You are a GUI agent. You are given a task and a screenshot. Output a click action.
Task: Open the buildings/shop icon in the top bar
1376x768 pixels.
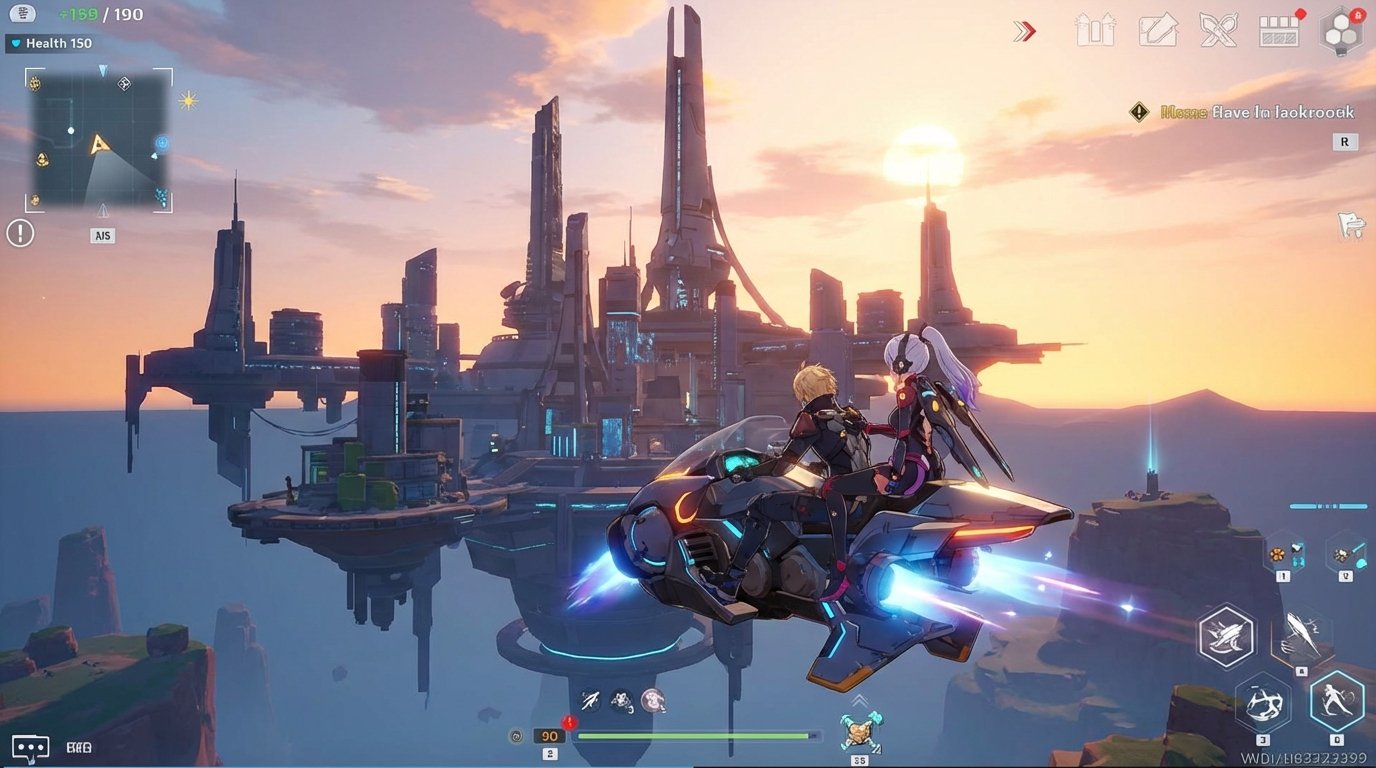tap(1094, 30)
